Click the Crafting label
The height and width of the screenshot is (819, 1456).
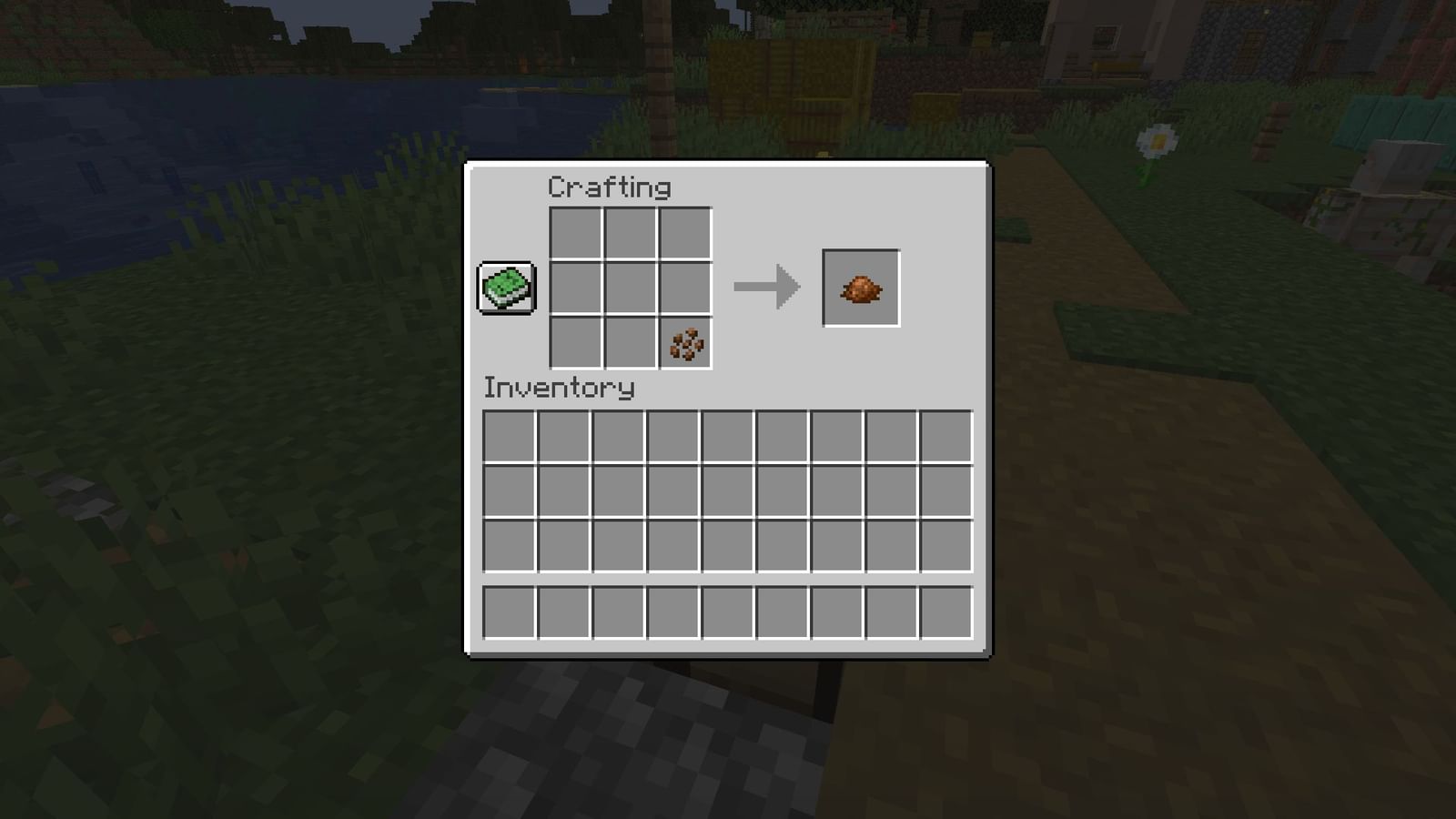point(608,188)
